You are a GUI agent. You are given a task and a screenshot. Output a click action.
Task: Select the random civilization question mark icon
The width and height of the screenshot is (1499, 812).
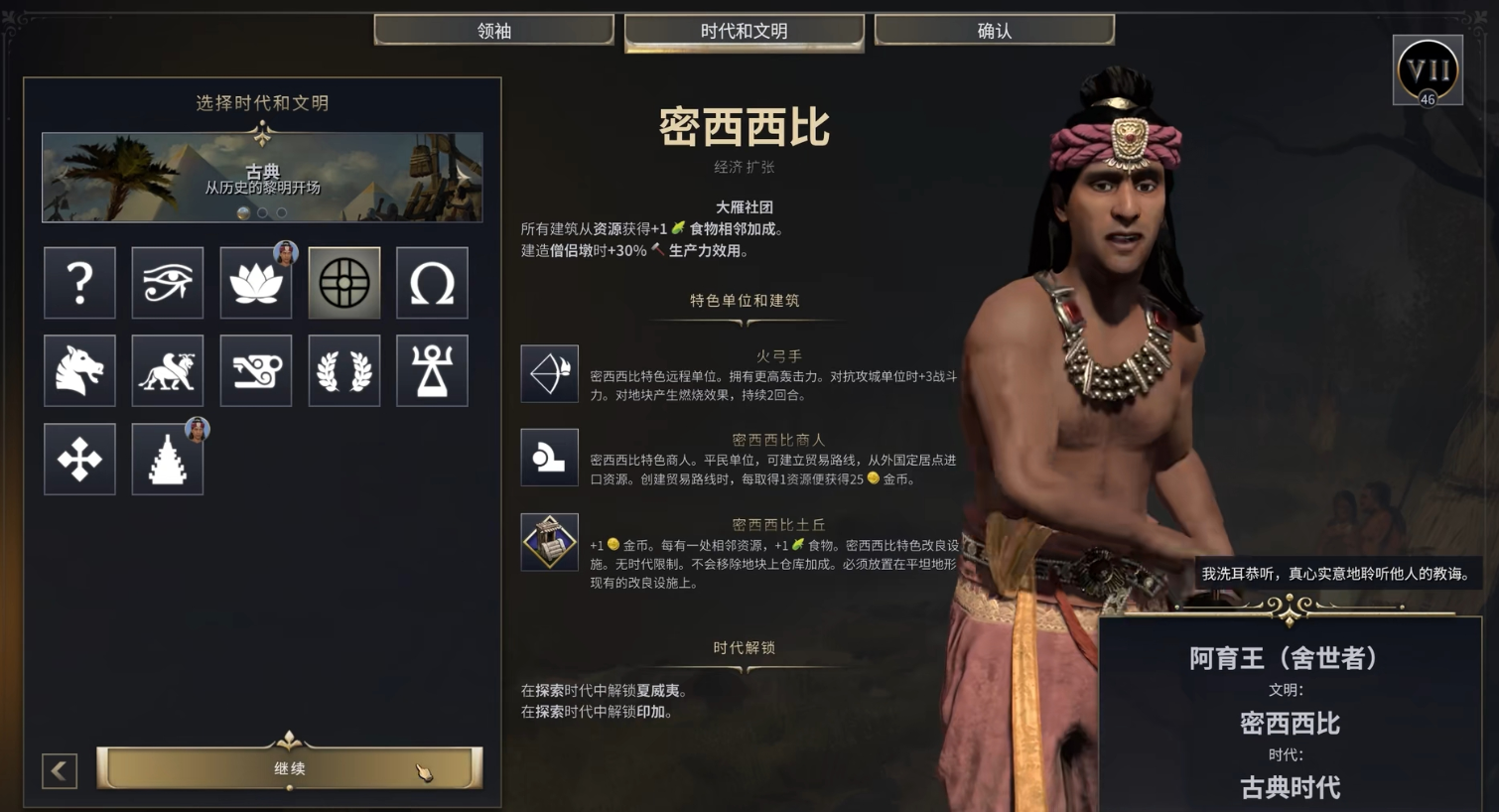[79, 283]
